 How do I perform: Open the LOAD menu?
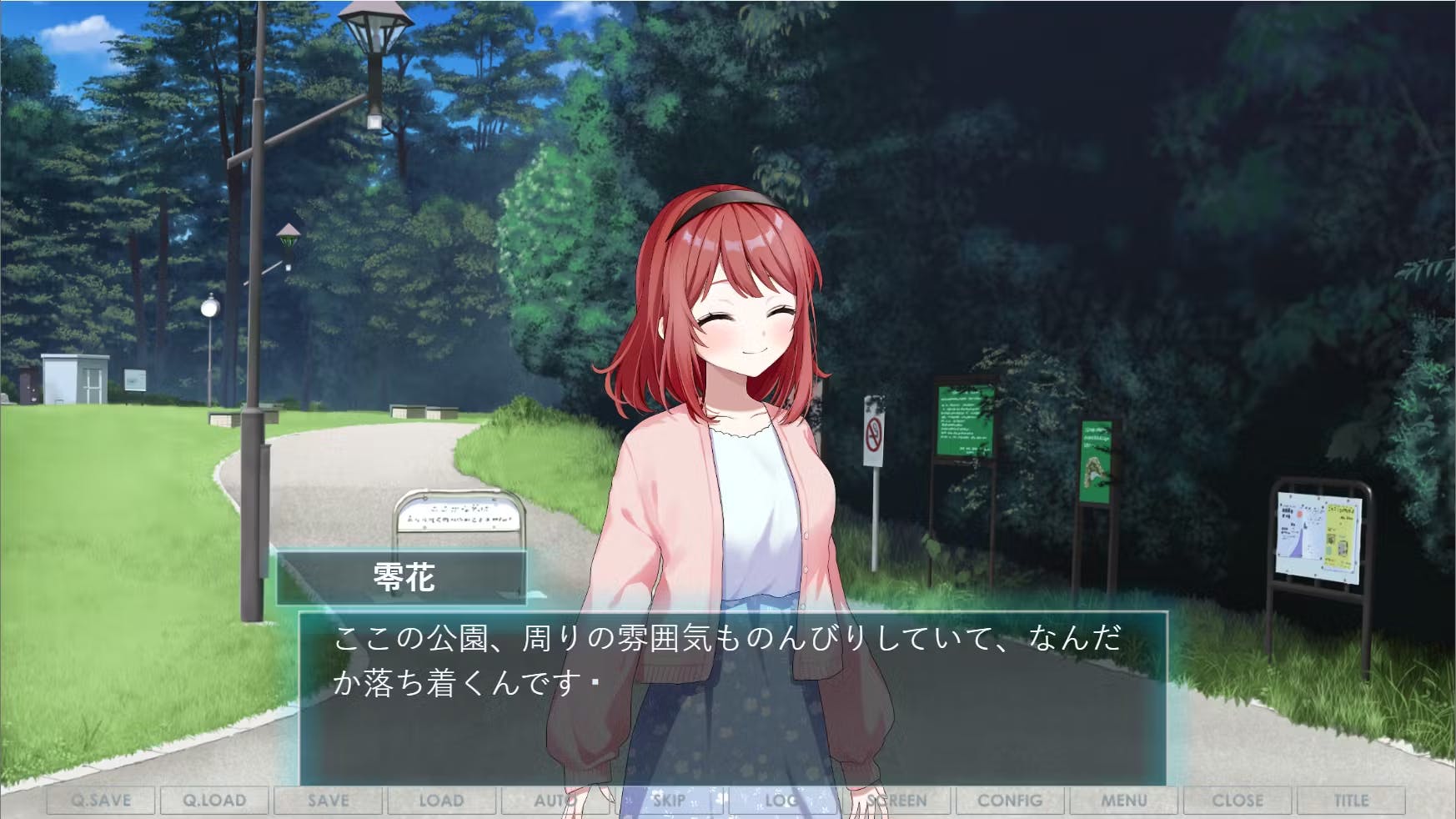[441, 801]
